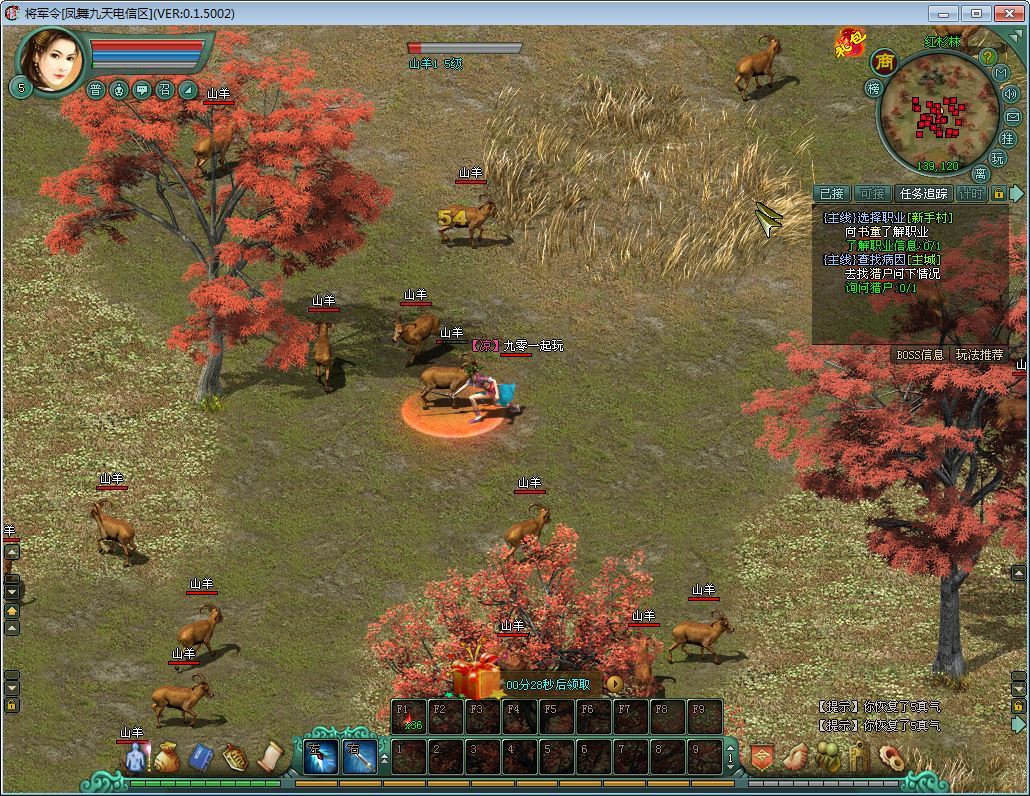This screenshot has height=796, width=1030.
Task: Open the scroll quest log icon
Action: pos(270,757)
